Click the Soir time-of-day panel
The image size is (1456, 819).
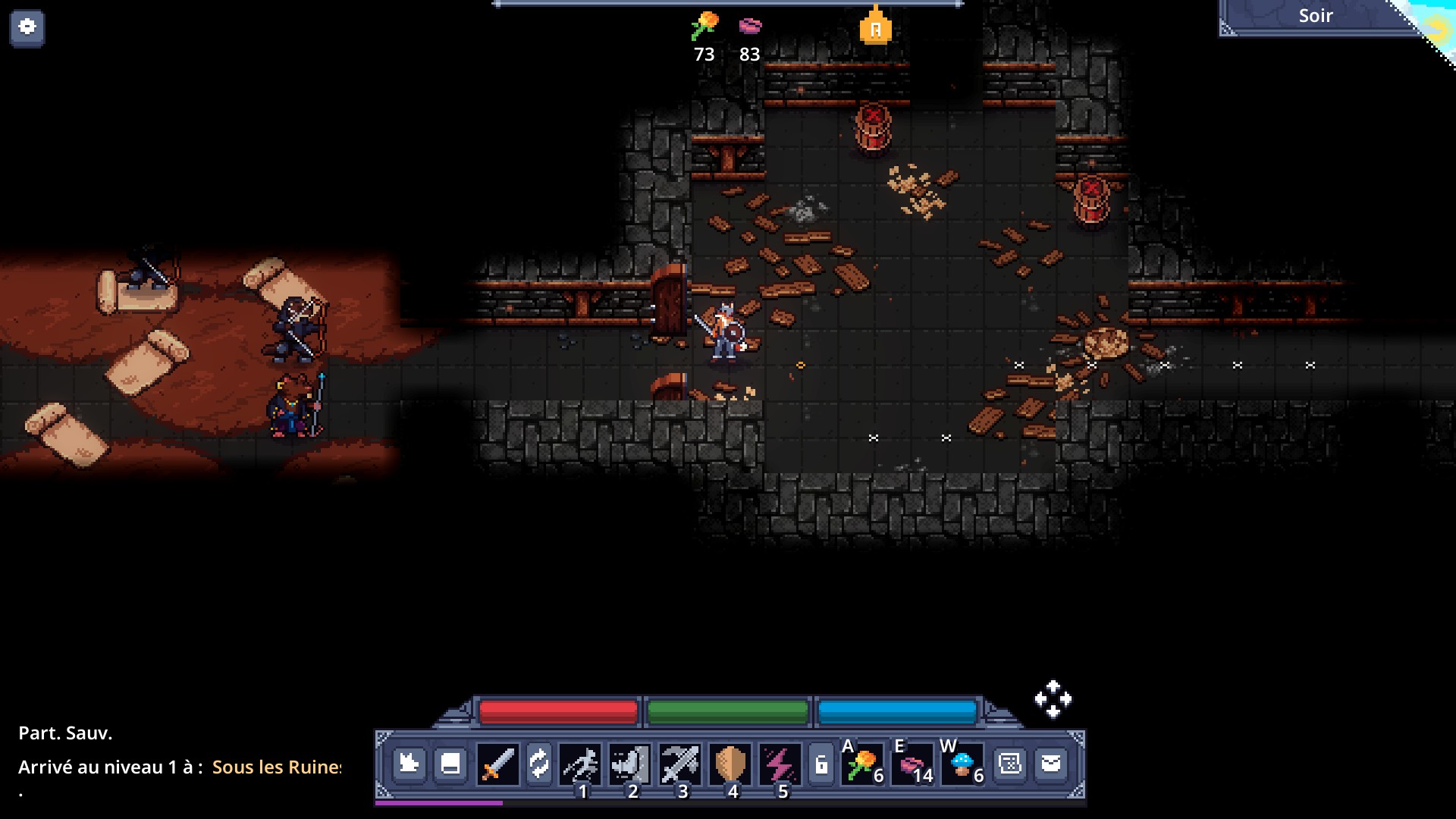pyautogui.click(x=1315, y=17)
